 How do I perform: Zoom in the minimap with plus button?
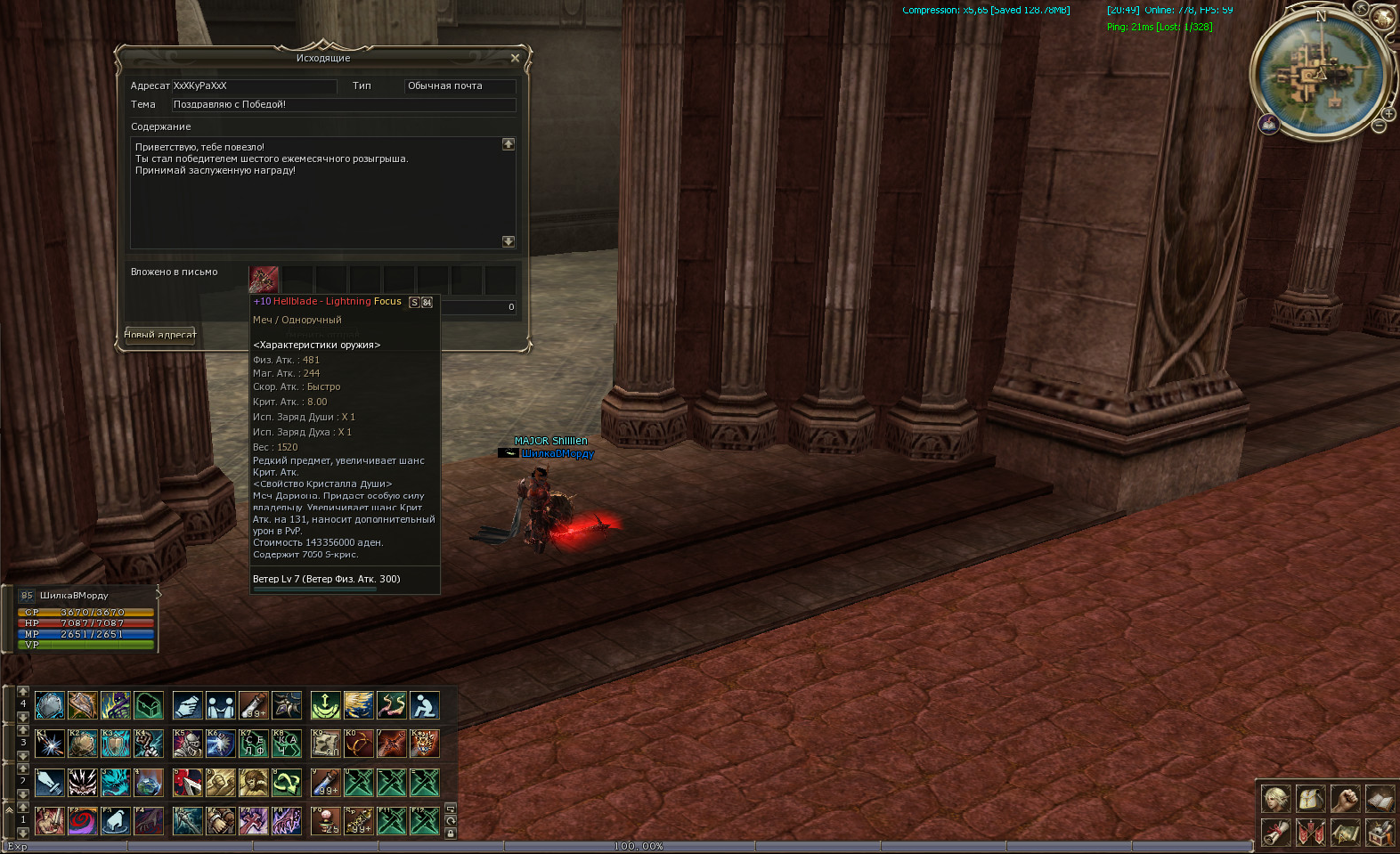pyautogui.click(x=1388, y=114)
